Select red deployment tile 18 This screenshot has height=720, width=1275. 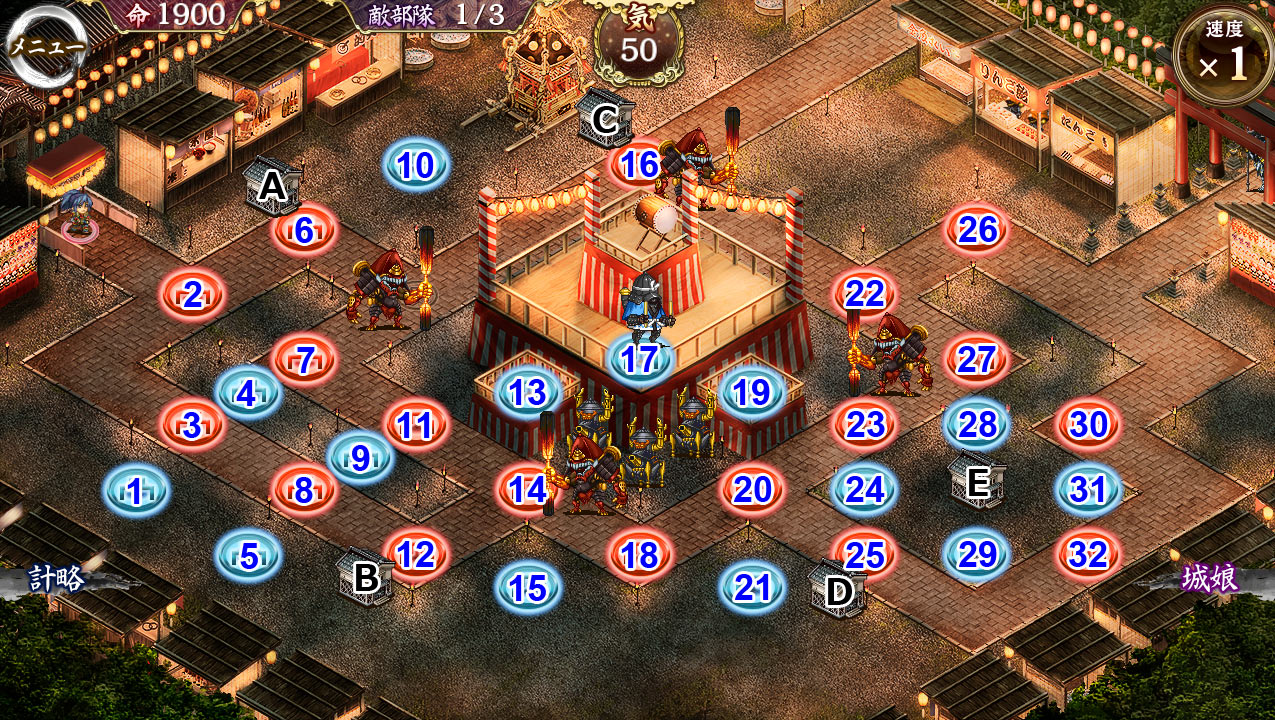(640, 556)
